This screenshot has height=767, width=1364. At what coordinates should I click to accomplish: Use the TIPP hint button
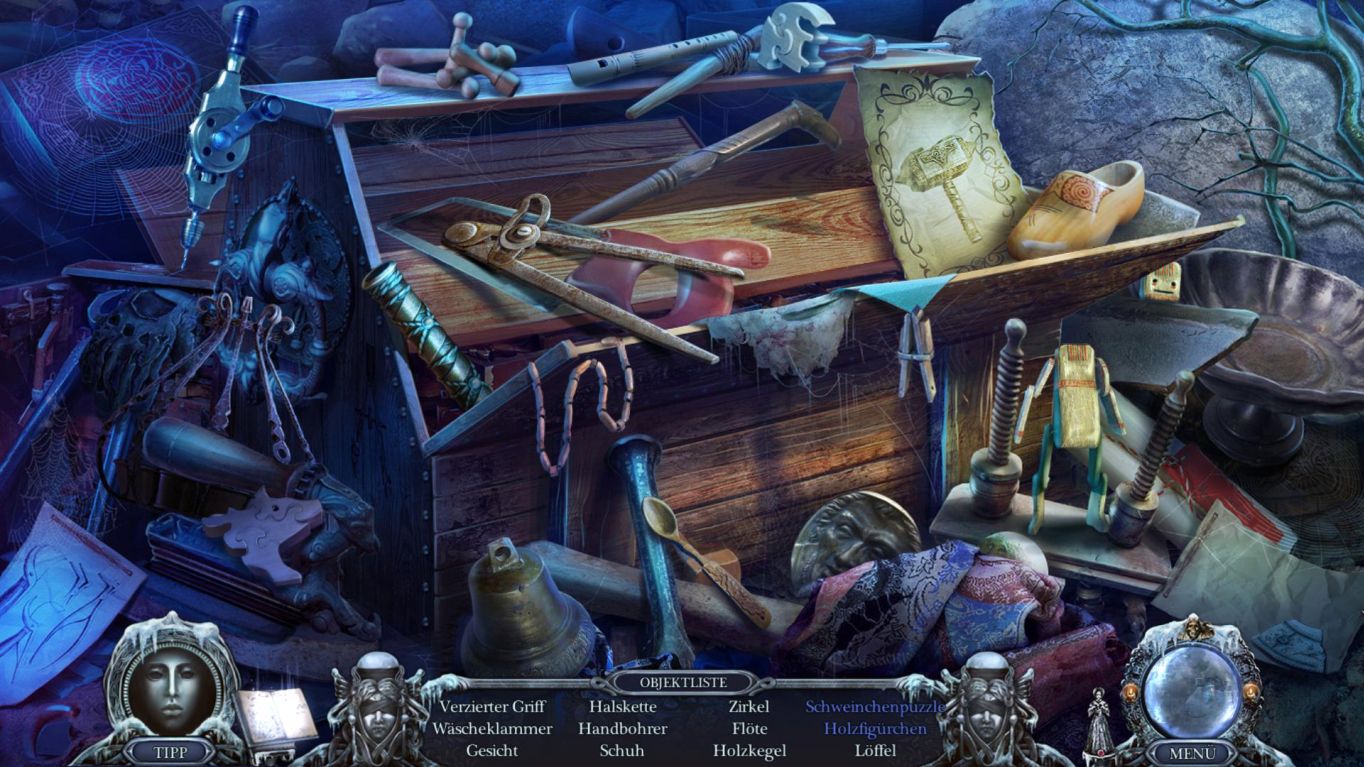[x=170, y=751]
